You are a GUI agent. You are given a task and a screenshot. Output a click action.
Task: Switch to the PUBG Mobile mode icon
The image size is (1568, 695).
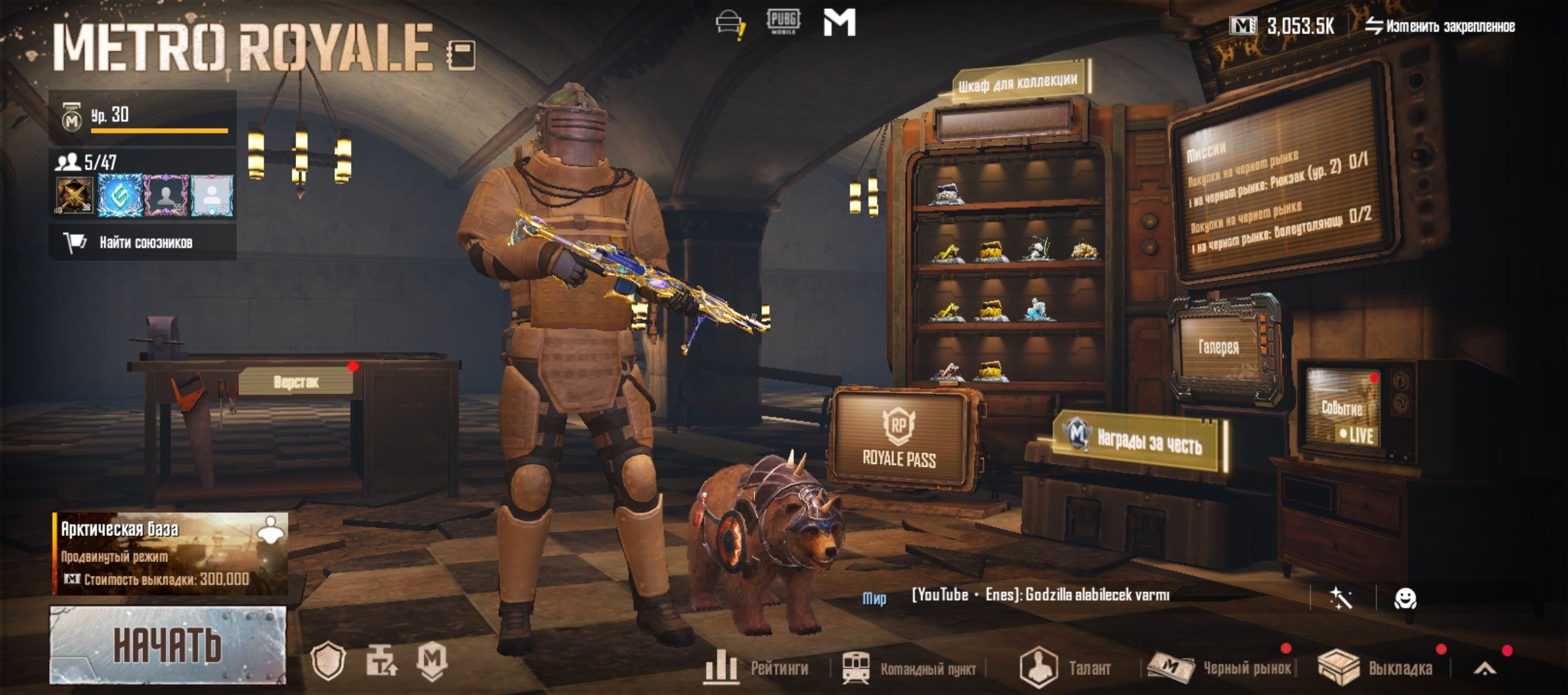click(783, 22)
